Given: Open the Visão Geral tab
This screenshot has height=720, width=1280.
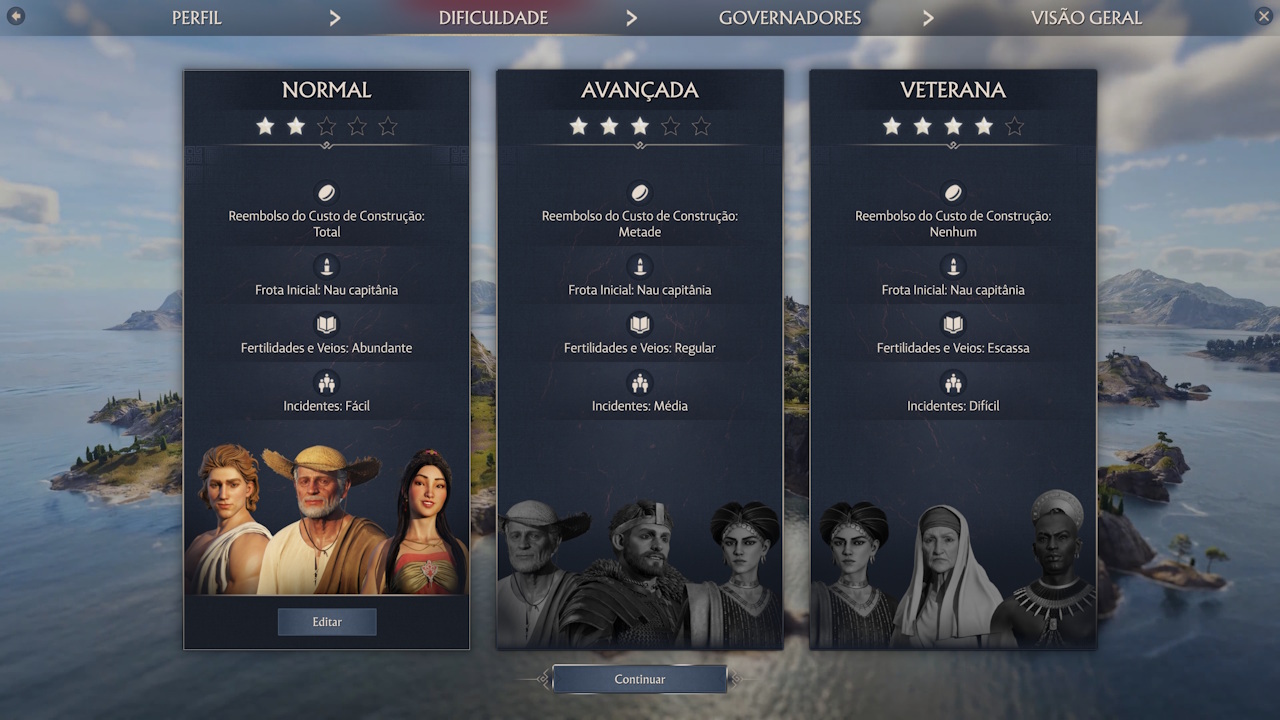Looking at the screenshot, I should [1086, 17].
